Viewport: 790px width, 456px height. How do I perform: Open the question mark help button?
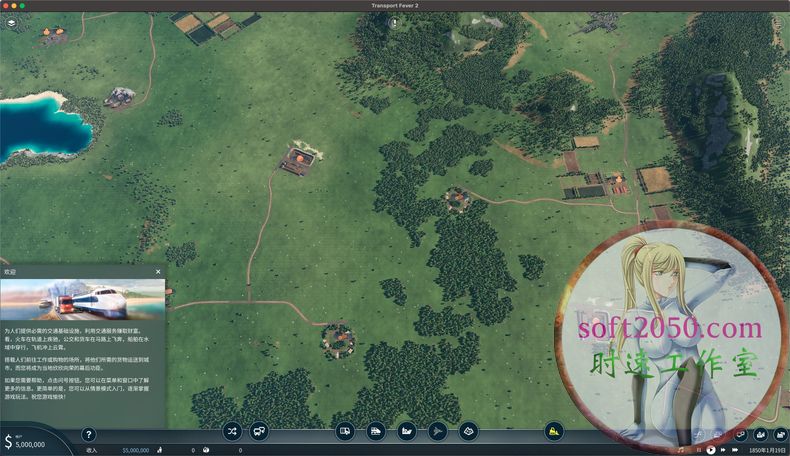pos(88,434)
